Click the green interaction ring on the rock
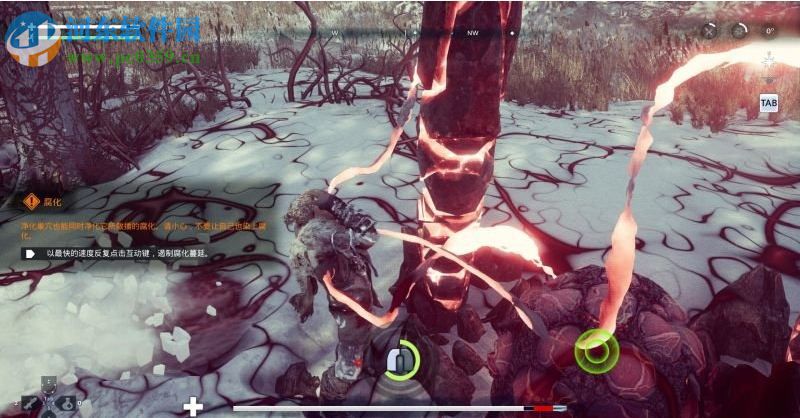This screenshot has width=800, height=418. click(596, 350)
